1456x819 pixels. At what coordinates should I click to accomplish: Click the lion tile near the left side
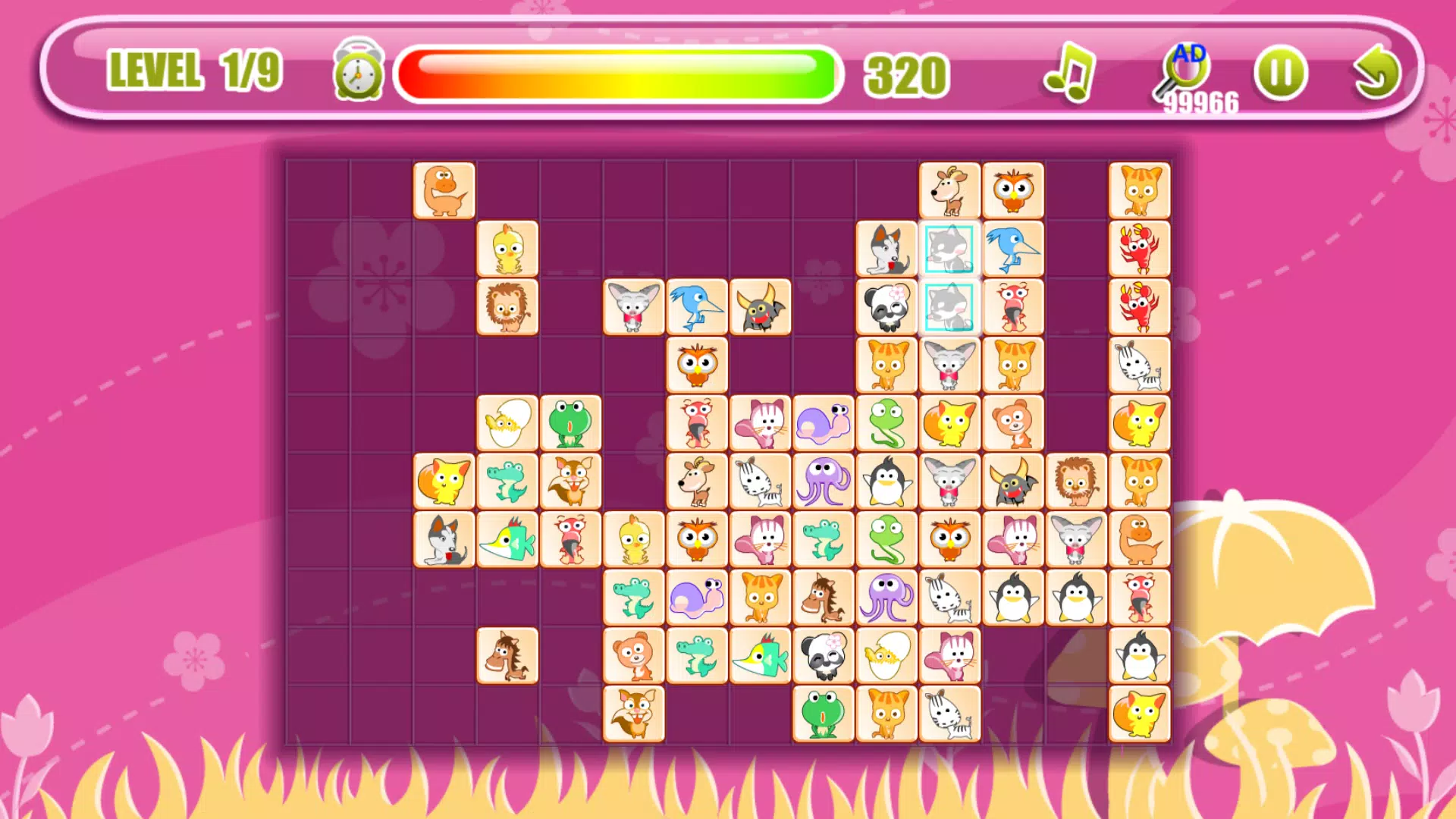point(508,307)
